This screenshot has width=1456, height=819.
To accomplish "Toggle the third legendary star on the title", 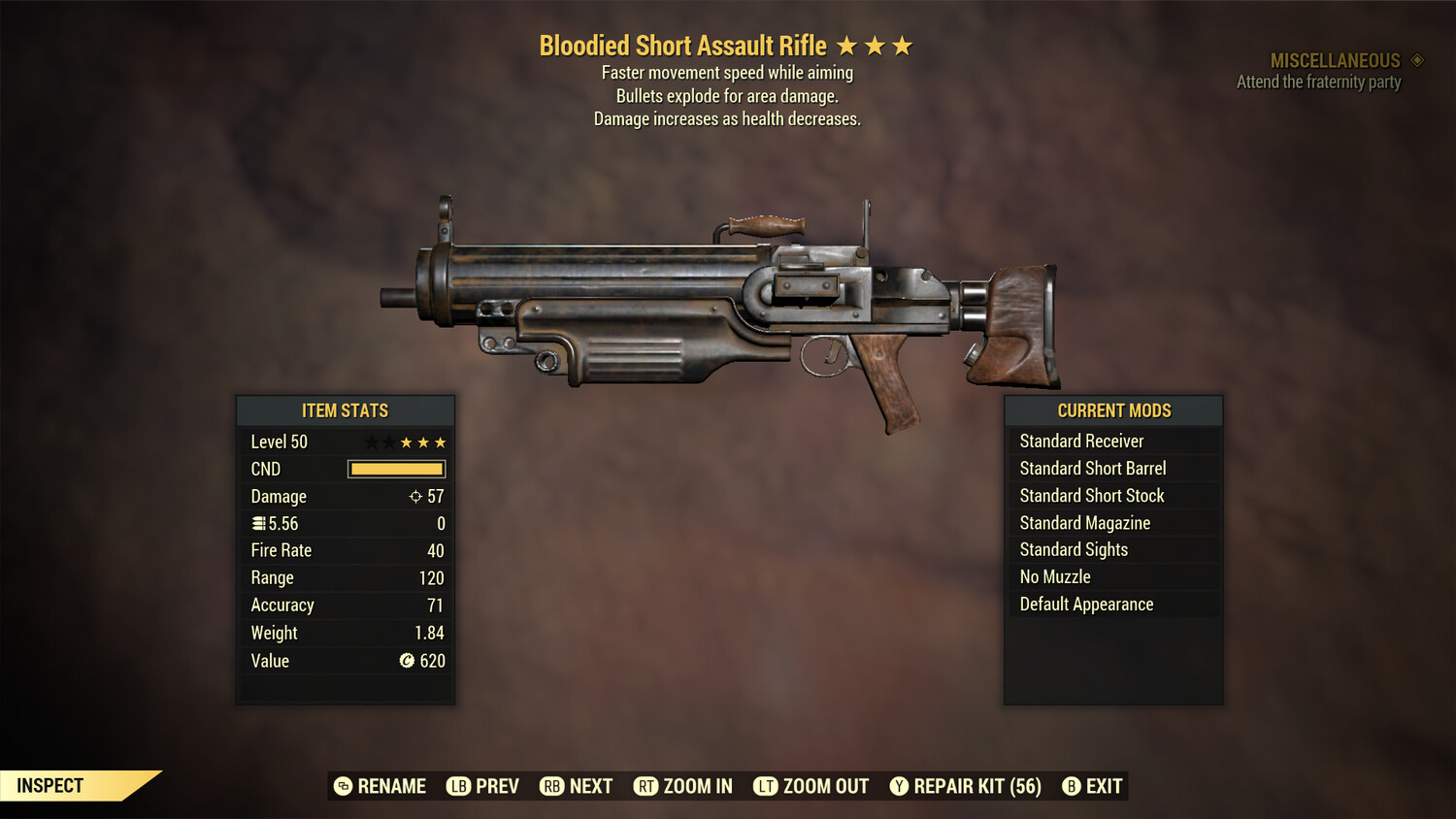I will (905, 45).
